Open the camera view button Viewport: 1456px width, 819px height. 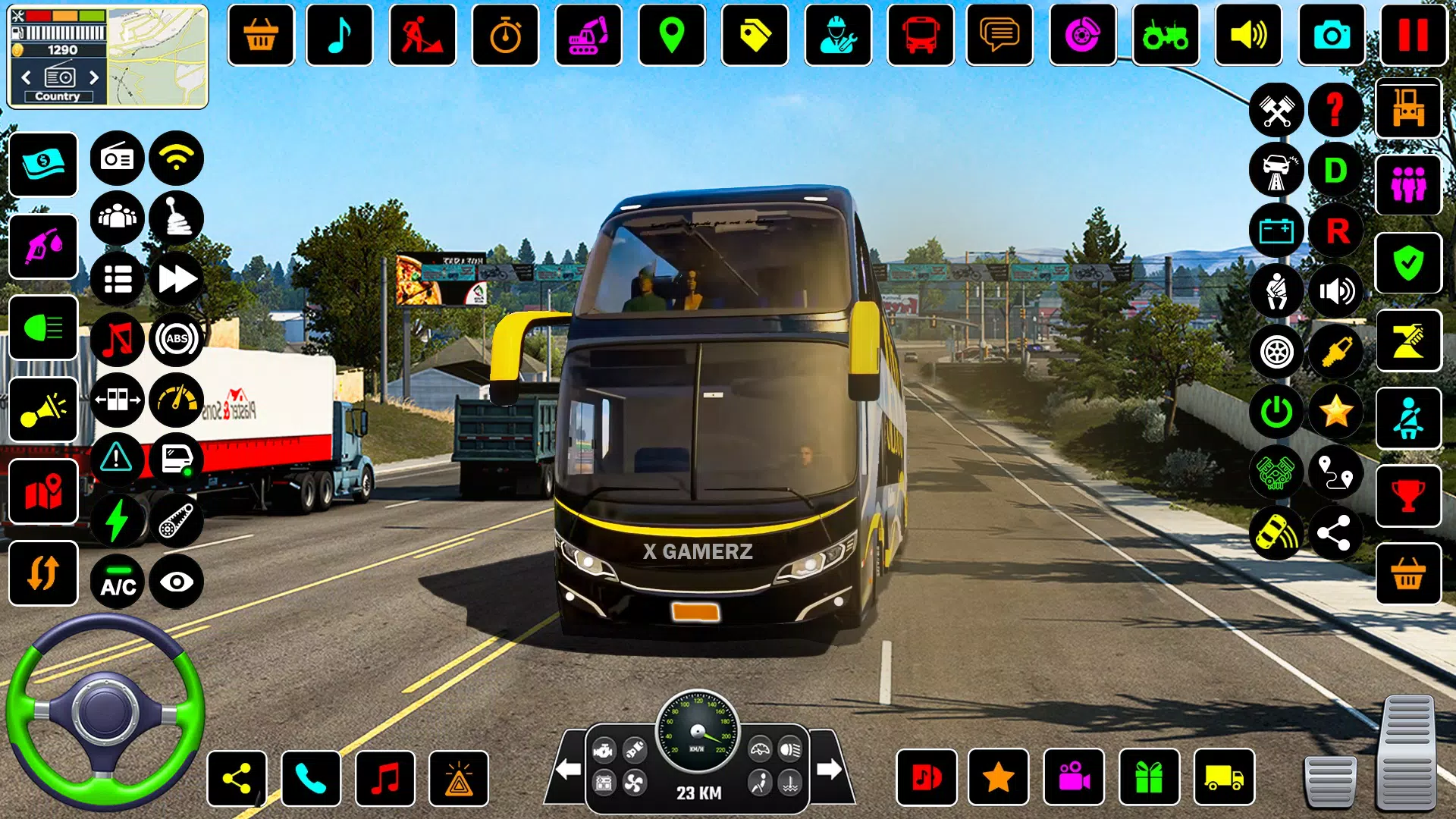(x=1331, y=35)
